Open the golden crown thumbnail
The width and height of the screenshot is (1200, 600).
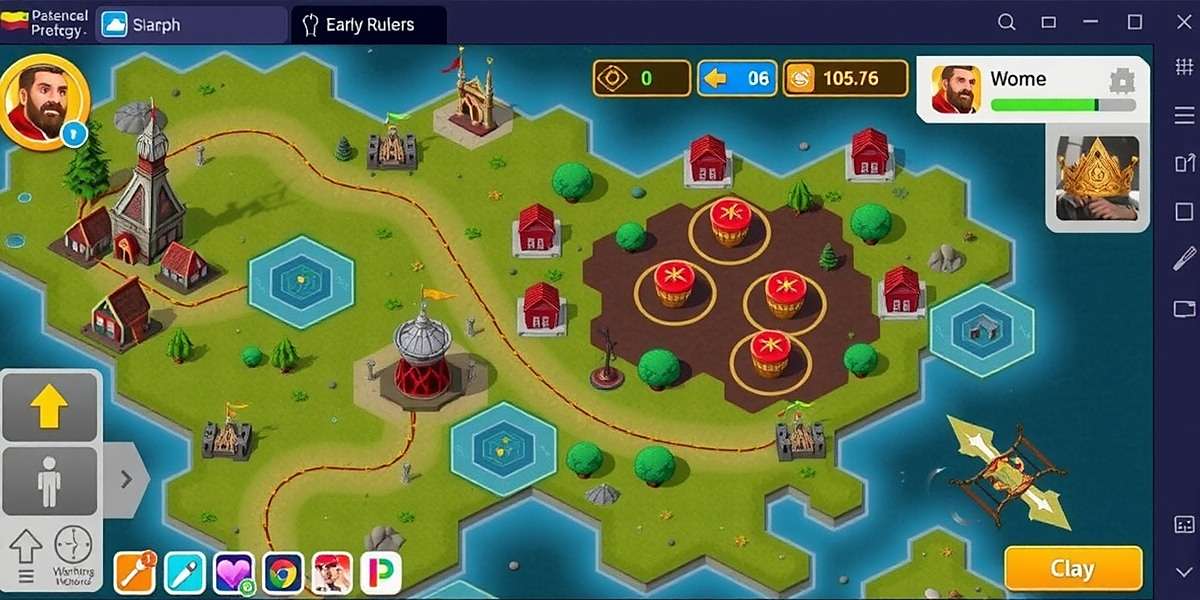[1097, 178]
